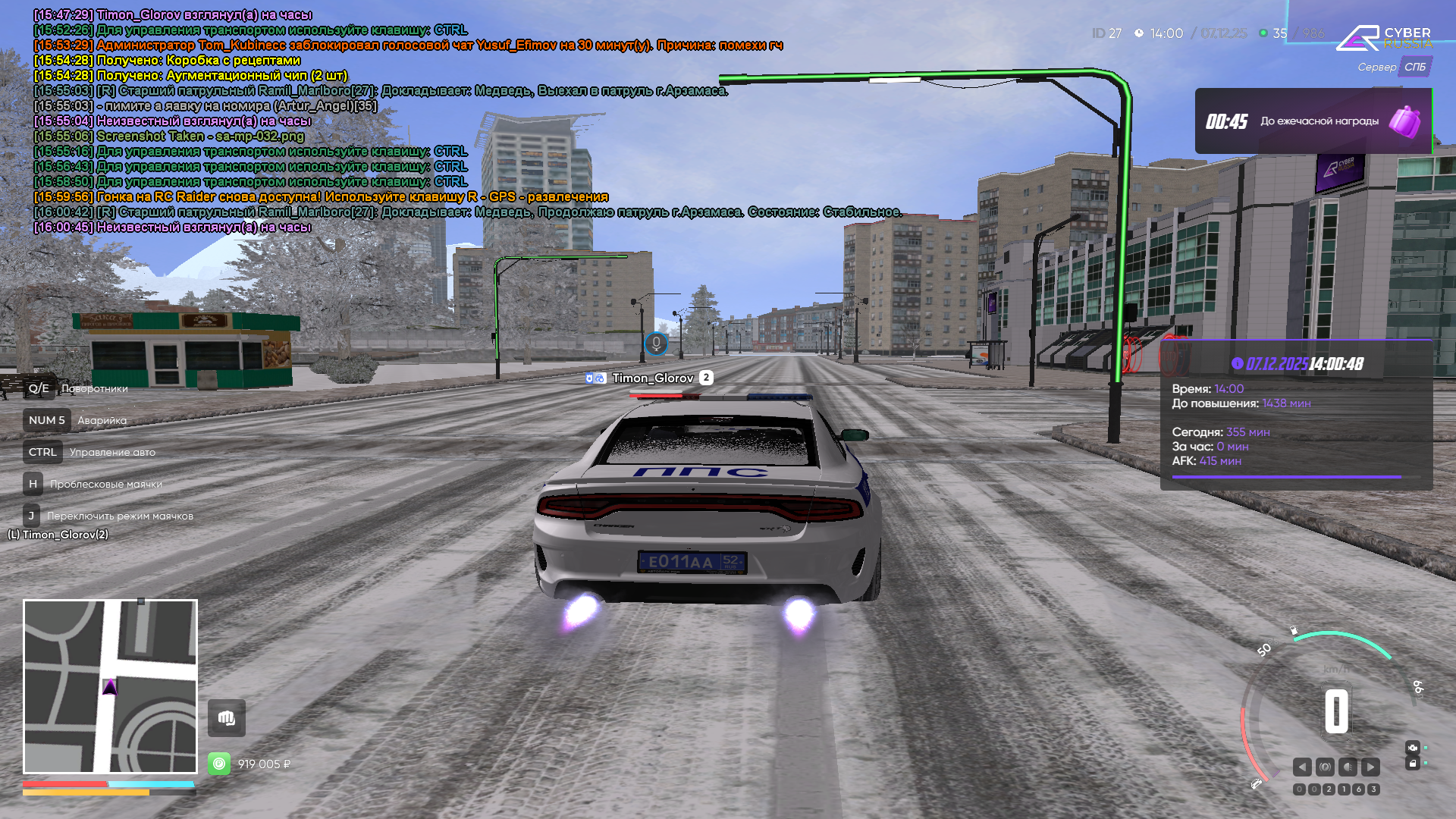This screenshot has width=1456, height=819.
Task: Toggle the parking brake indicator
Action: pyautogui.click(x=1325, y=767)
